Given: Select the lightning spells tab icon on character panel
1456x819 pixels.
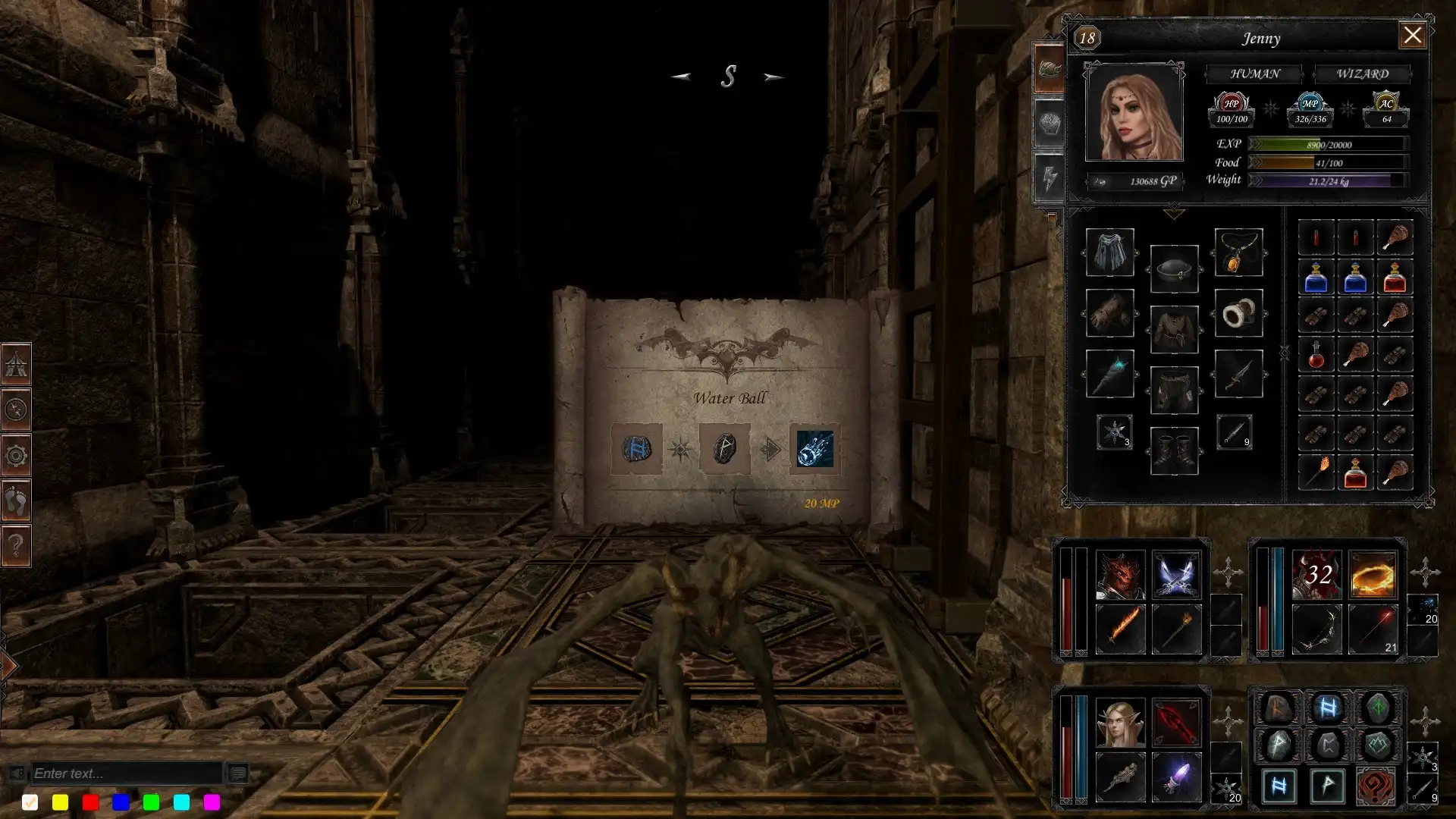Looking at the screenshot, I should pyautogui.click(x=1049, y=176).
